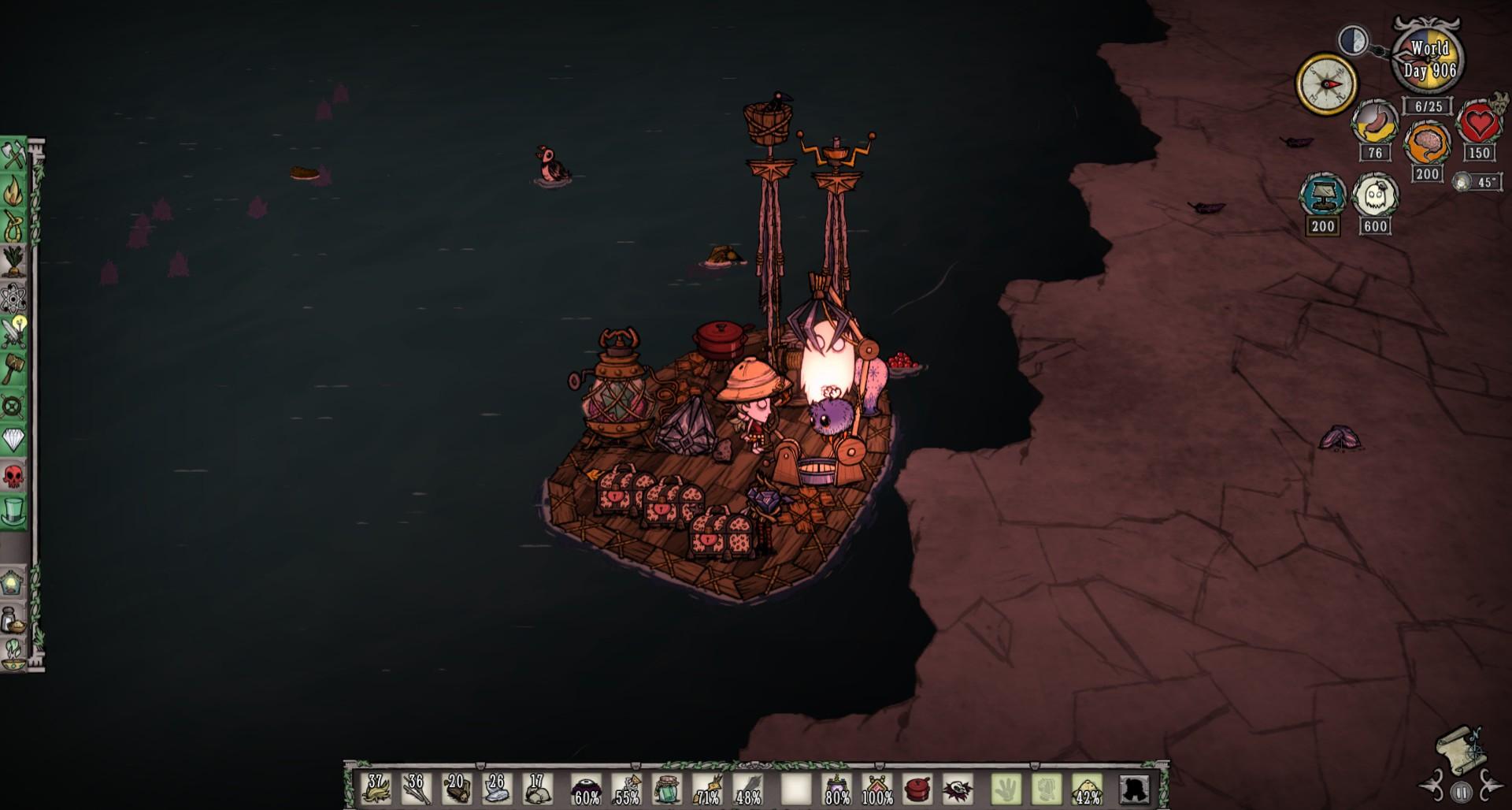Pick the twigs stack of 36
The height and width of the screenshot is (810, 1512).
click(x=416, y=789)
